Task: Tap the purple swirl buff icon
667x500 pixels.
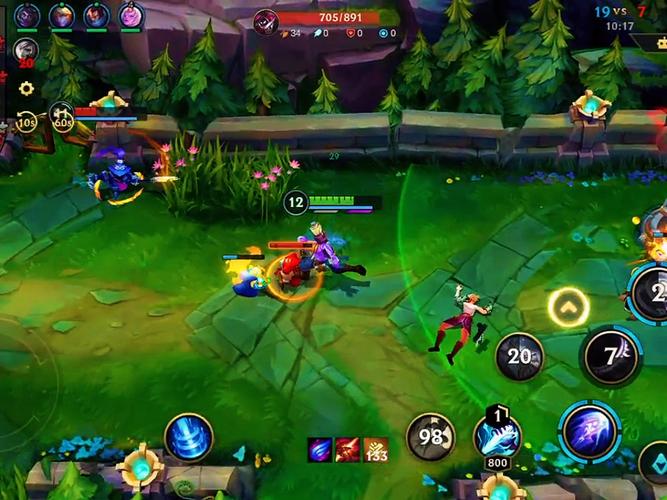Action: coord(320,451)
